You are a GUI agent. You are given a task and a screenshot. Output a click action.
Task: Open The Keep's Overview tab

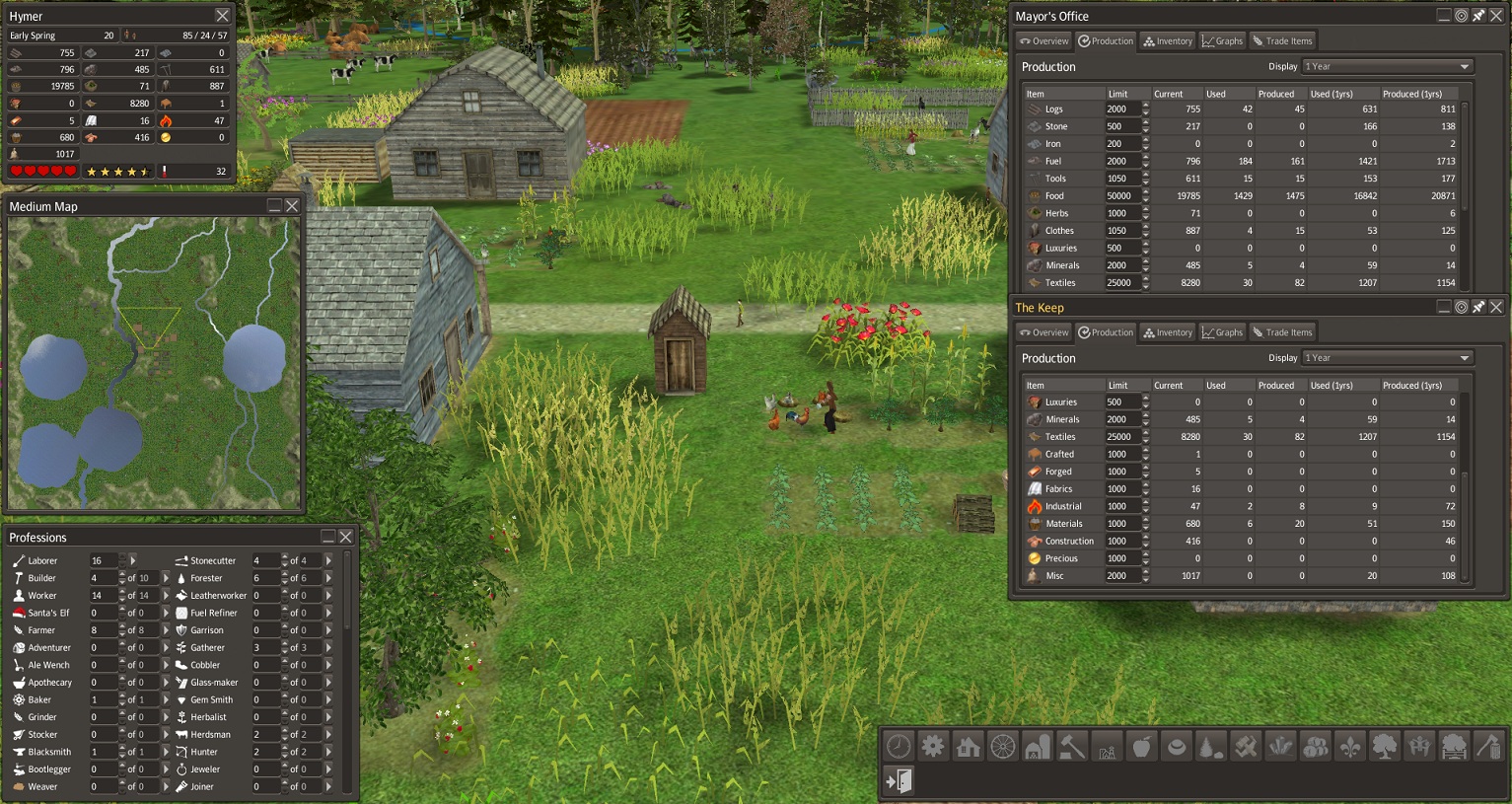click(1044, 332)
